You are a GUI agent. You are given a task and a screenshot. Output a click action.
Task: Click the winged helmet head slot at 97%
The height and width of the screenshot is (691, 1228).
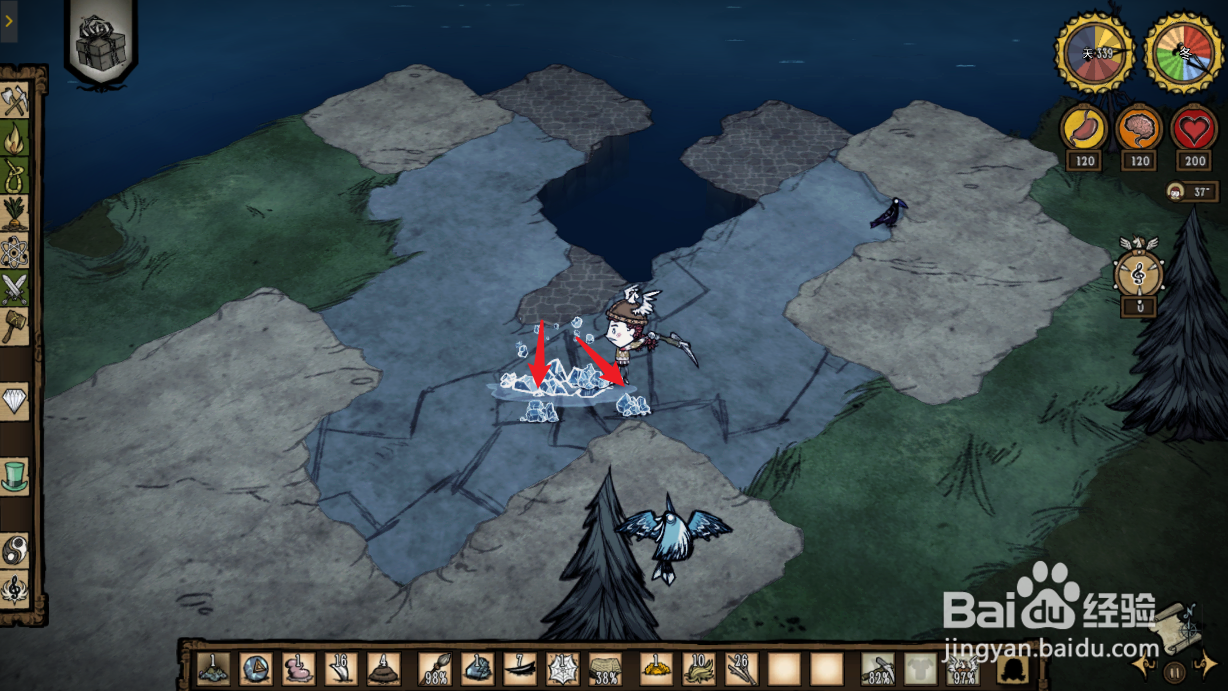coord(964,668)
